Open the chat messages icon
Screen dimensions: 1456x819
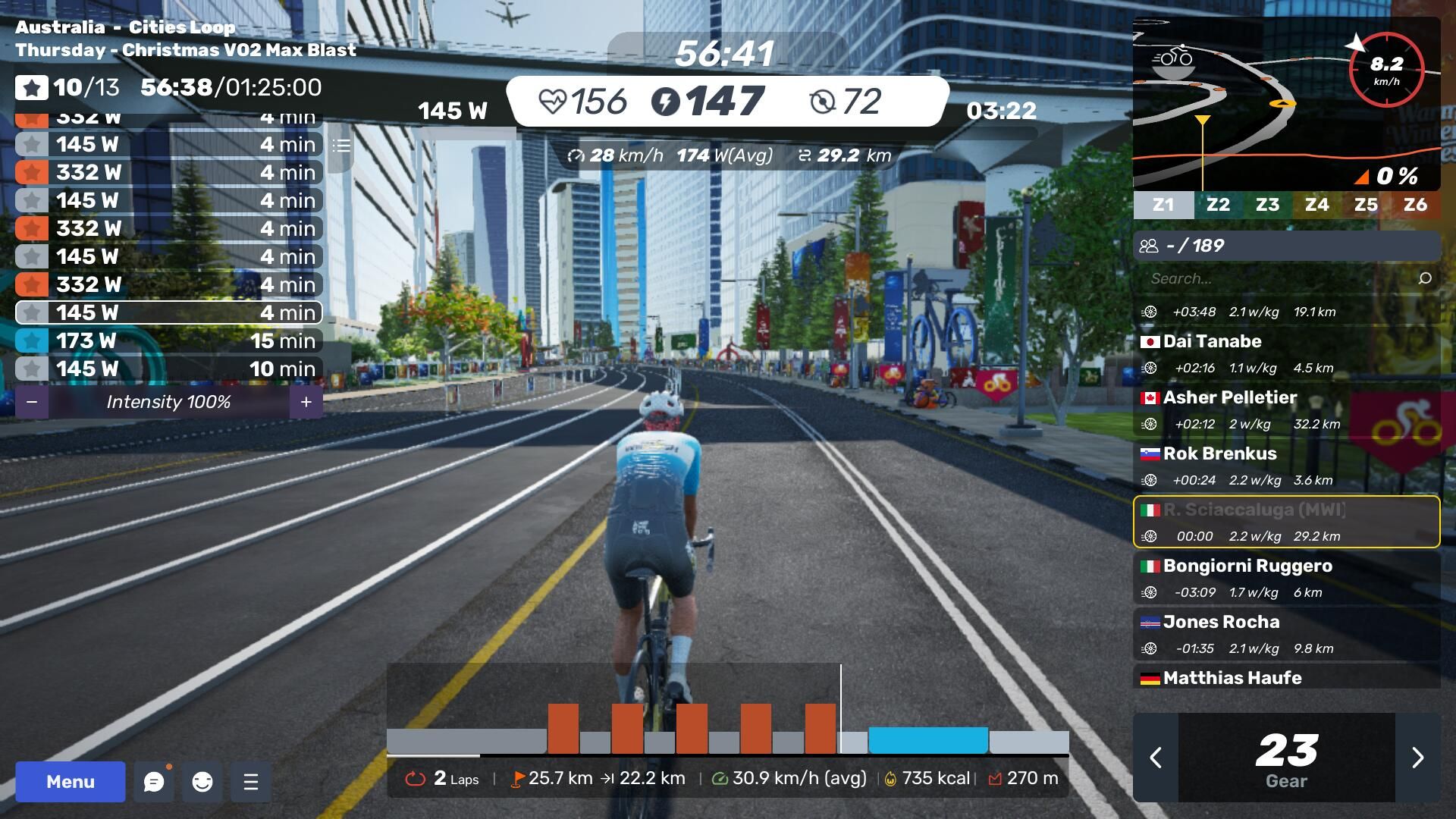154,782
